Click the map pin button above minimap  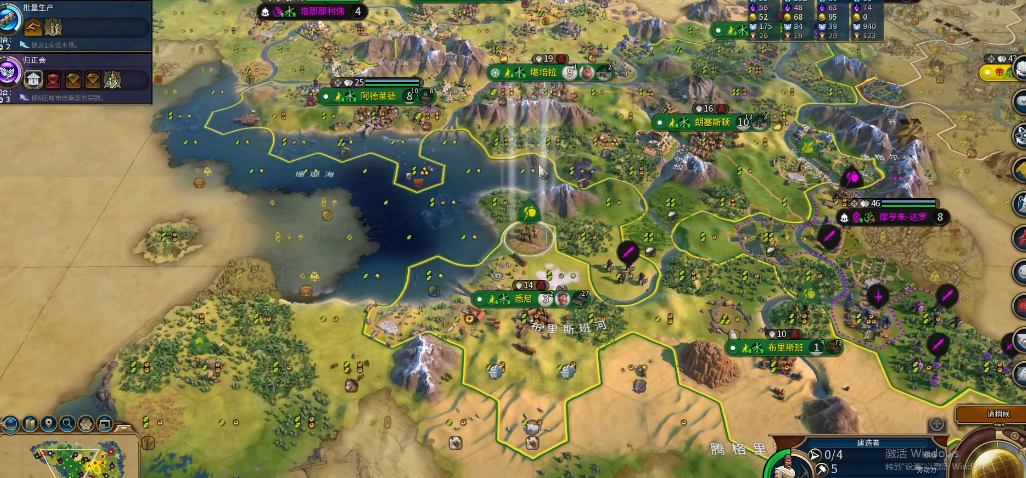point(47,423)
